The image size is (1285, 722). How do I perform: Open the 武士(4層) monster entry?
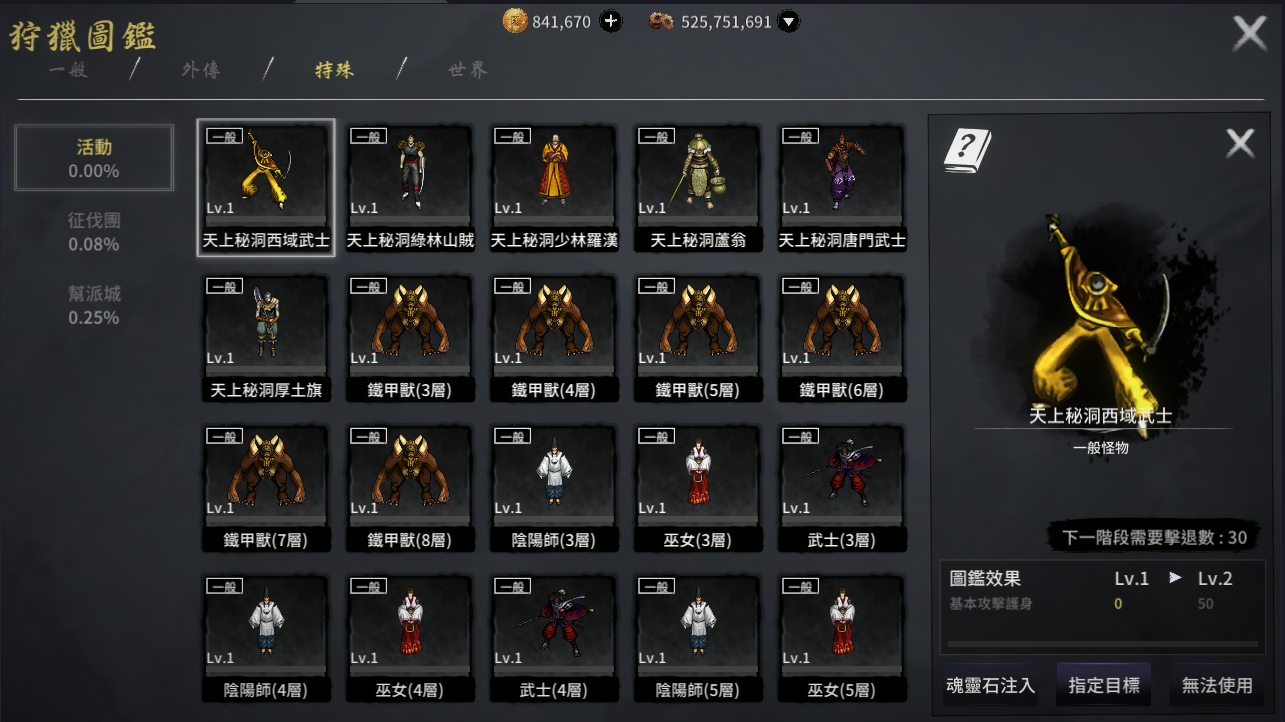(554, 637)
